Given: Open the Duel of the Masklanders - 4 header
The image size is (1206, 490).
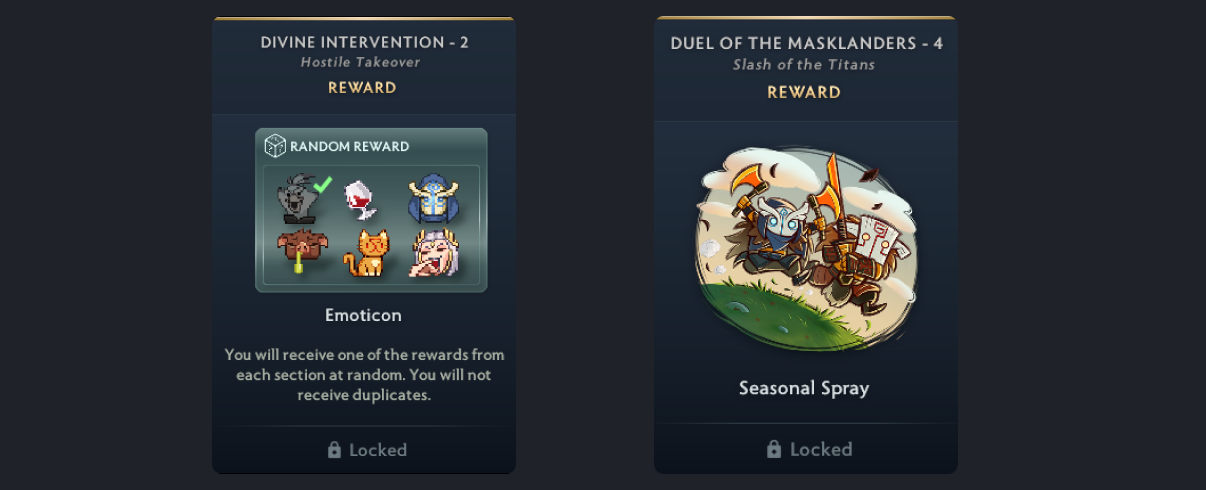Looking at the screenshot, I should click(x=806, y=44).
